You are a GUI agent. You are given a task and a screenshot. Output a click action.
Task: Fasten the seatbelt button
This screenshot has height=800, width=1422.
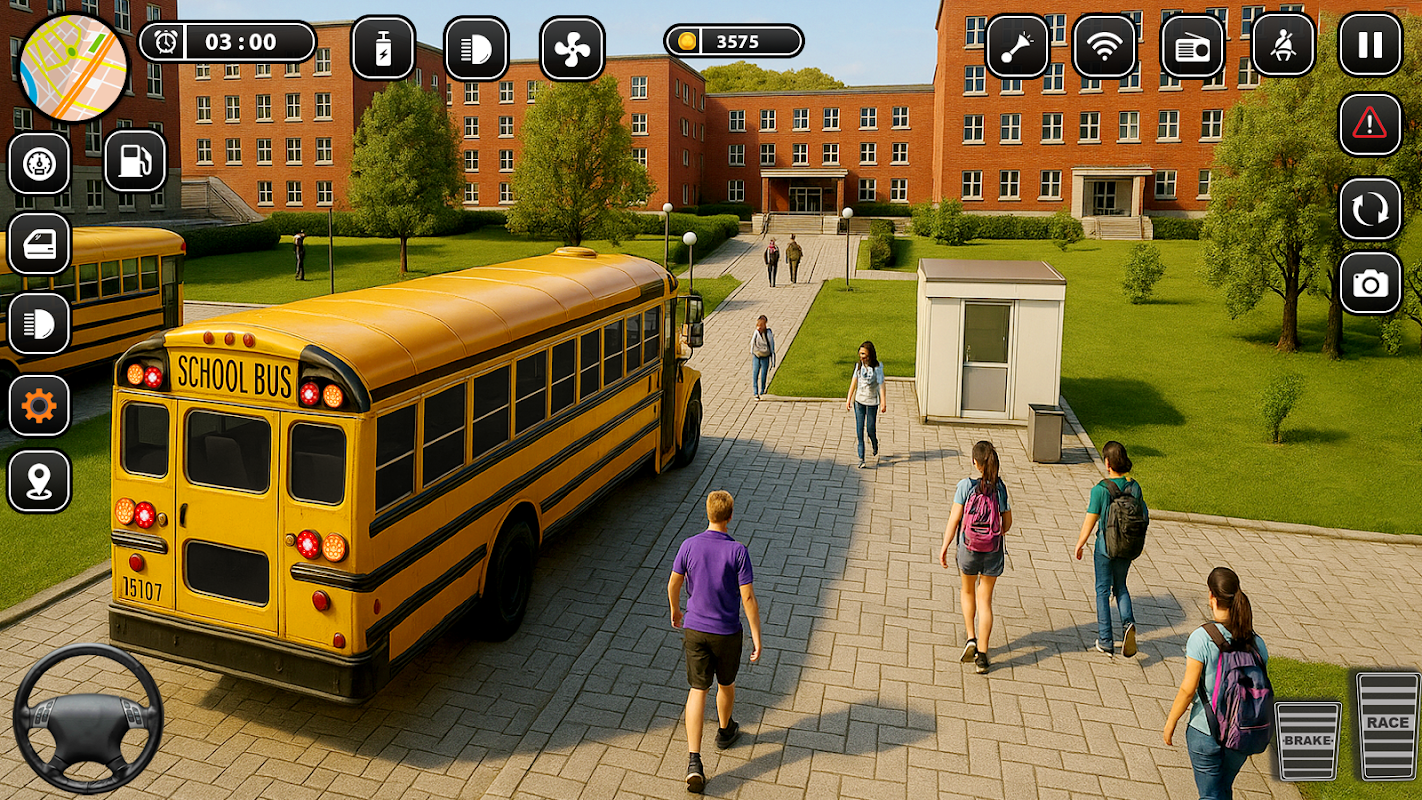tap(1283, 45)
